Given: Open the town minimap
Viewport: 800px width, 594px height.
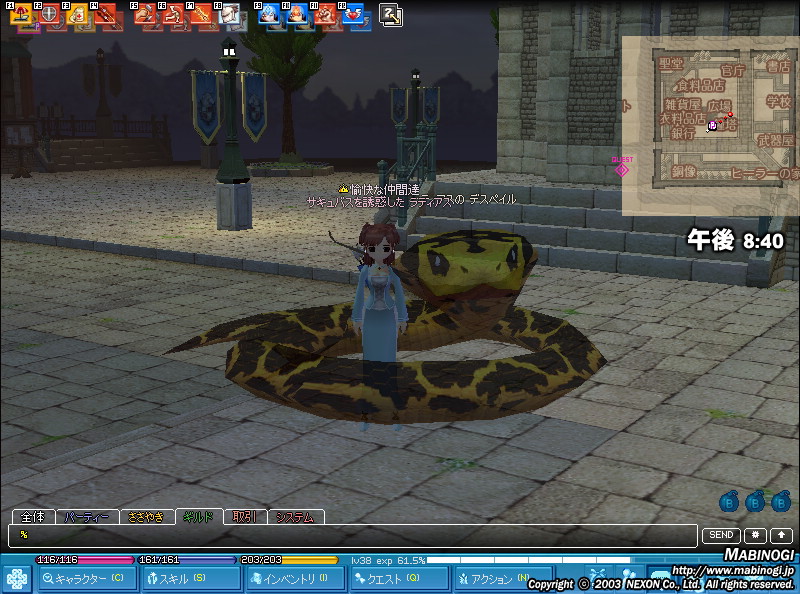Looking at the screenshot, I should 710,125.
